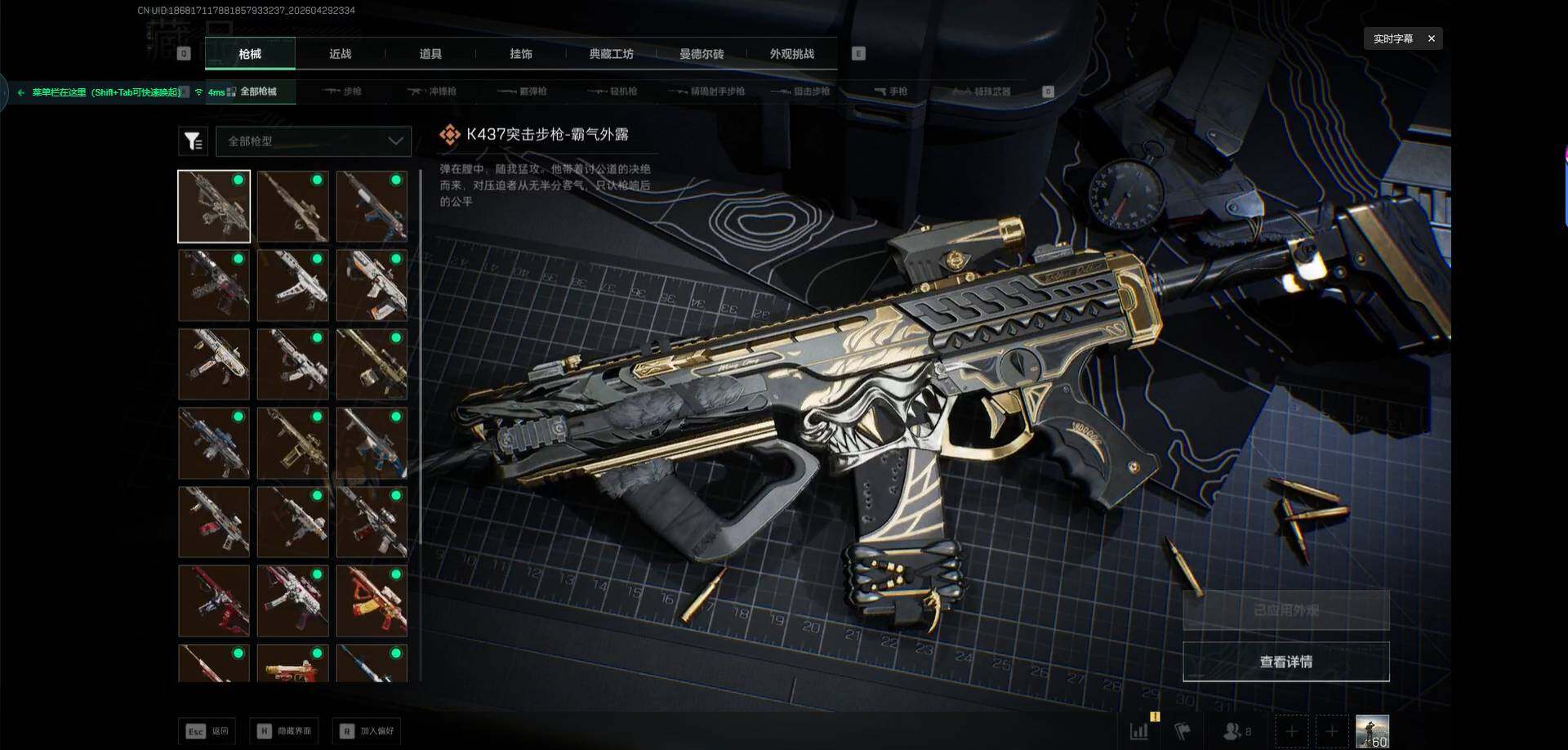Show only 手枪 pistol skins
Image resolution: width=1568 pixels, height=750 pixels.
pos(891,92)
